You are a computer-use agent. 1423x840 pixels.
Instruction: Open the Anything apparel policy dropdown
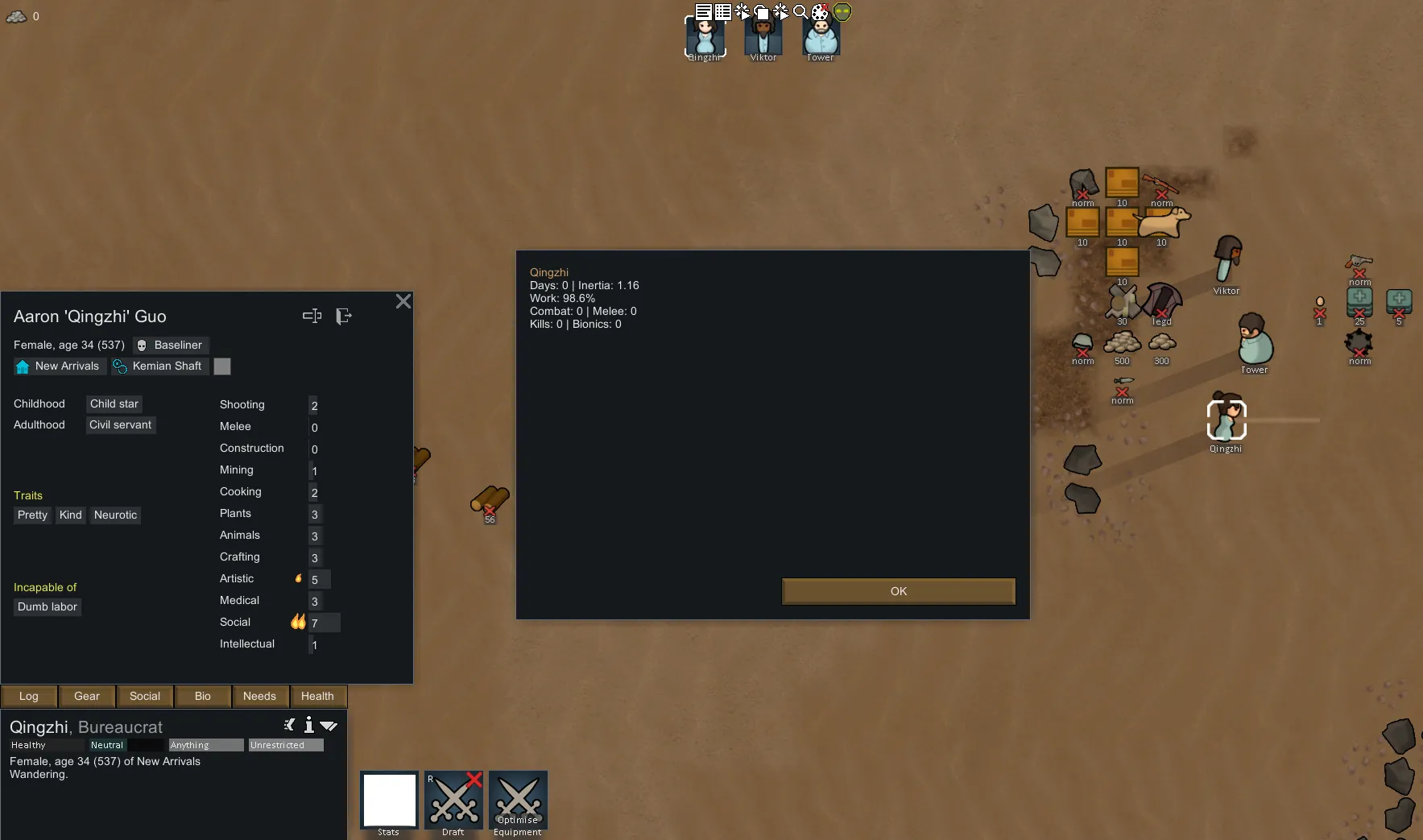pyautogui.click(x=206, y=745)
